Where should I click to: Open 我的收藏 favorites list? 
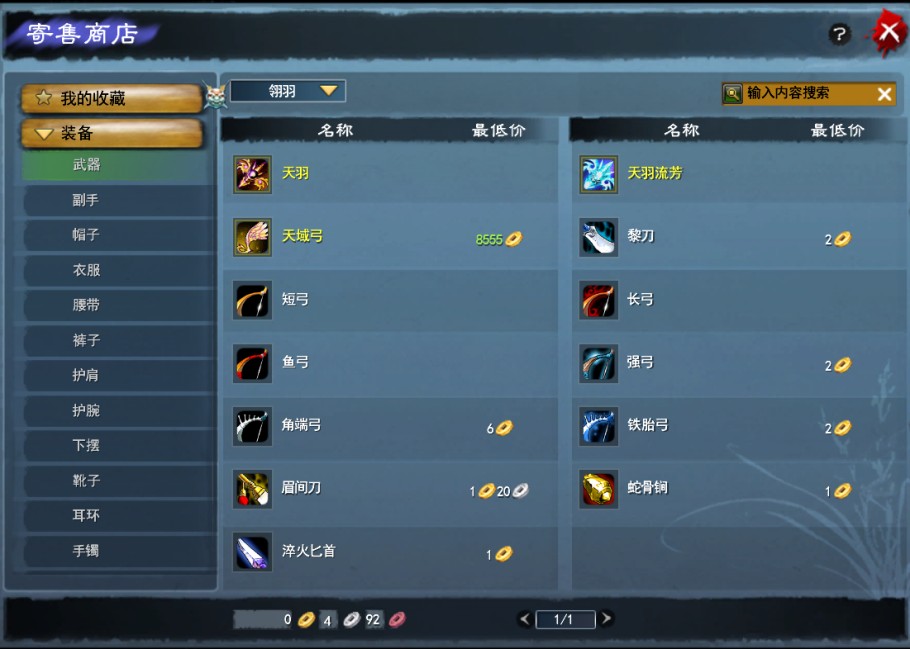[x=112, y=98]
